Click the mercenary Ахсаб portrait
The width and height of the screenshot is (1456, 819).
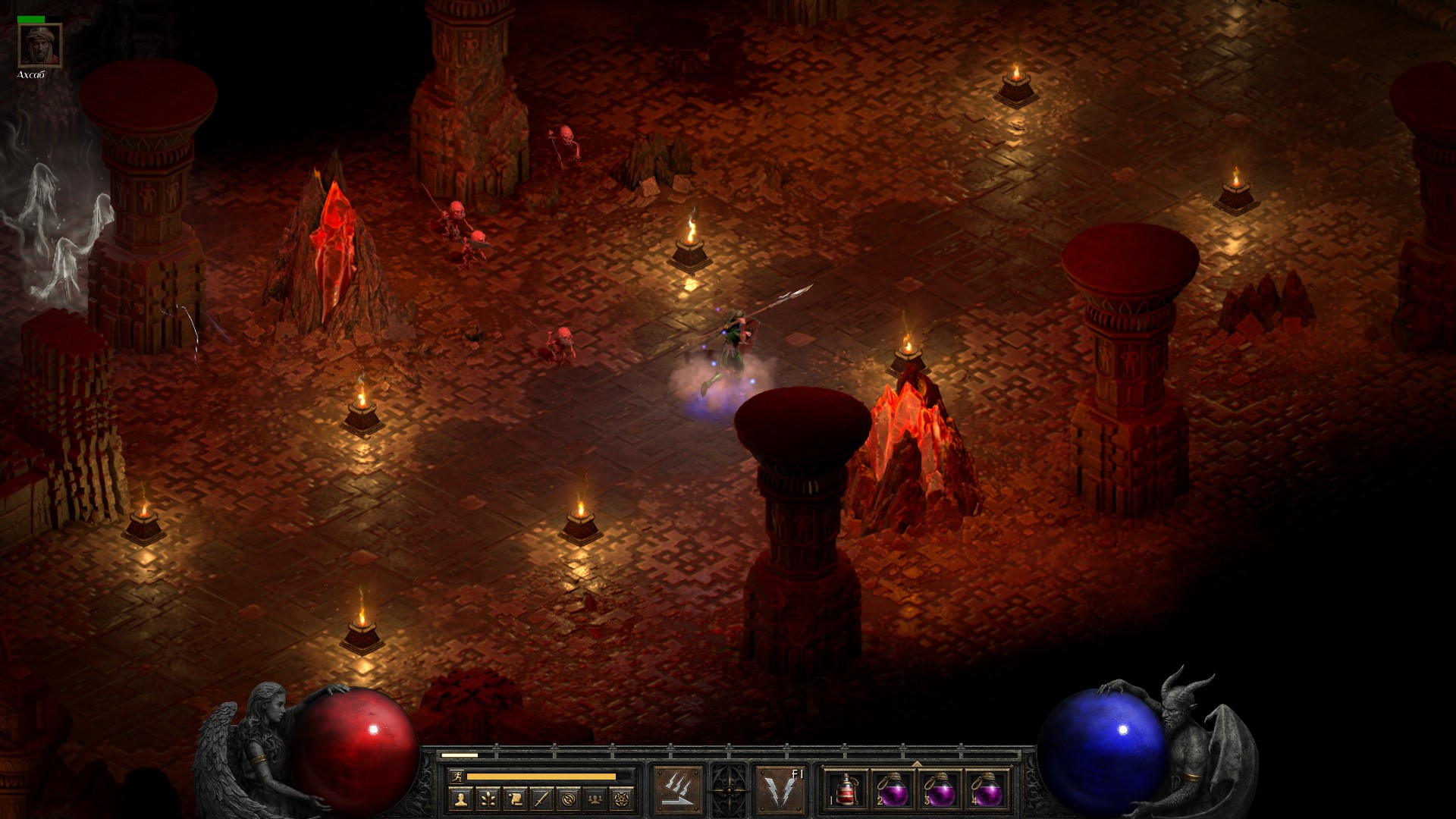point(39,46)
